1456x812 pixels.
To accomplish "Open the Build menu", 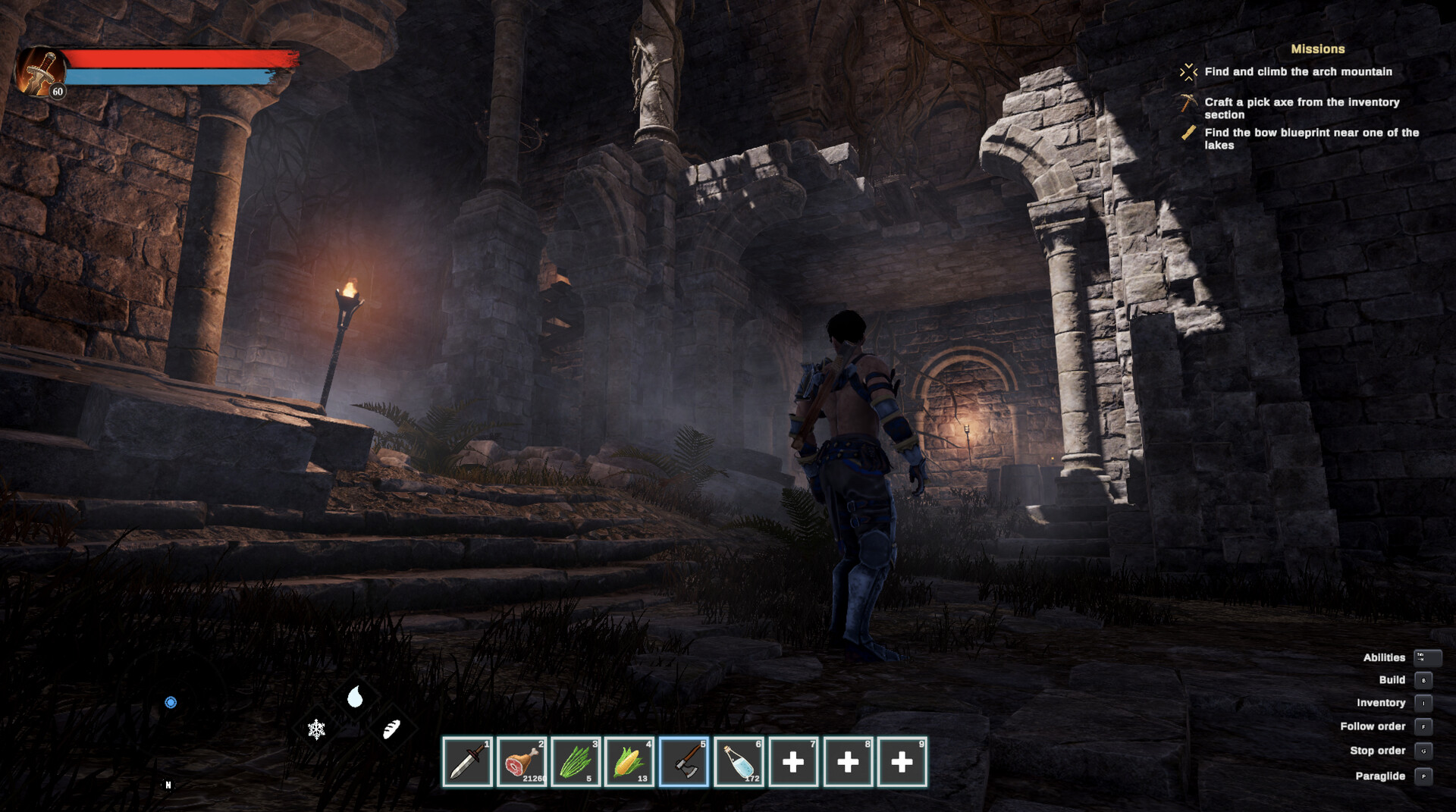I will click(1392, 680).
